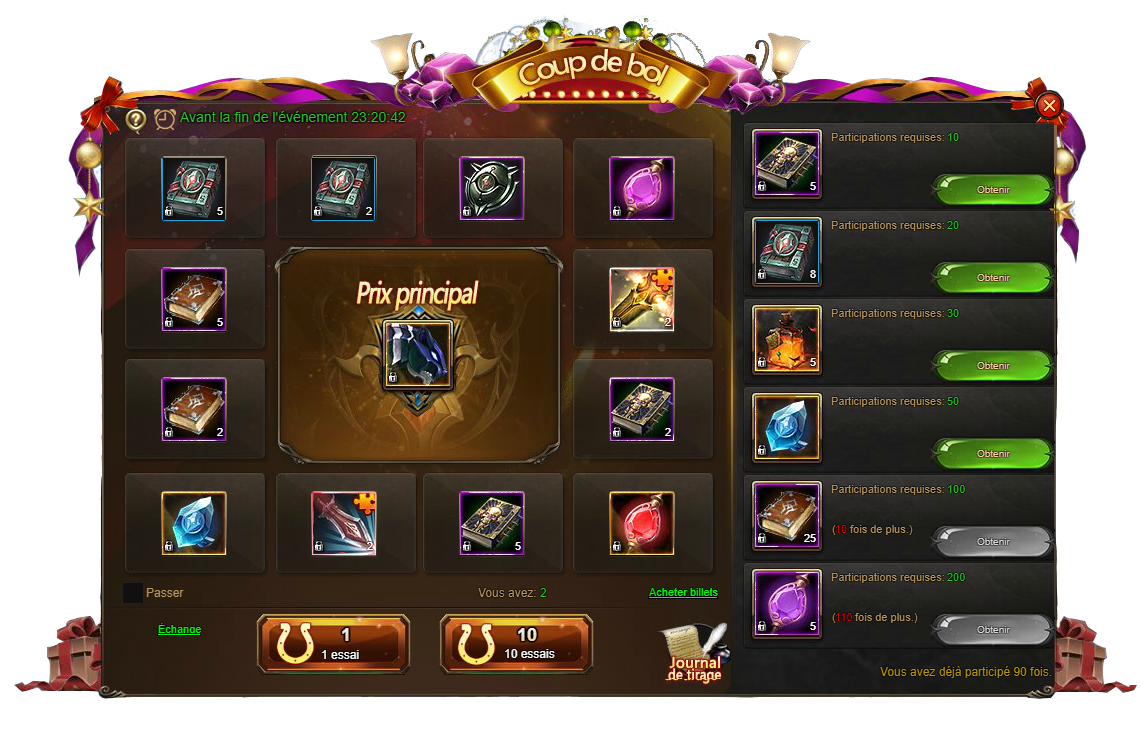This screenshot has height=738, width=1147.
Task: Inspect the round shield emblem prize slot
Action: click(x=492, y=188)
